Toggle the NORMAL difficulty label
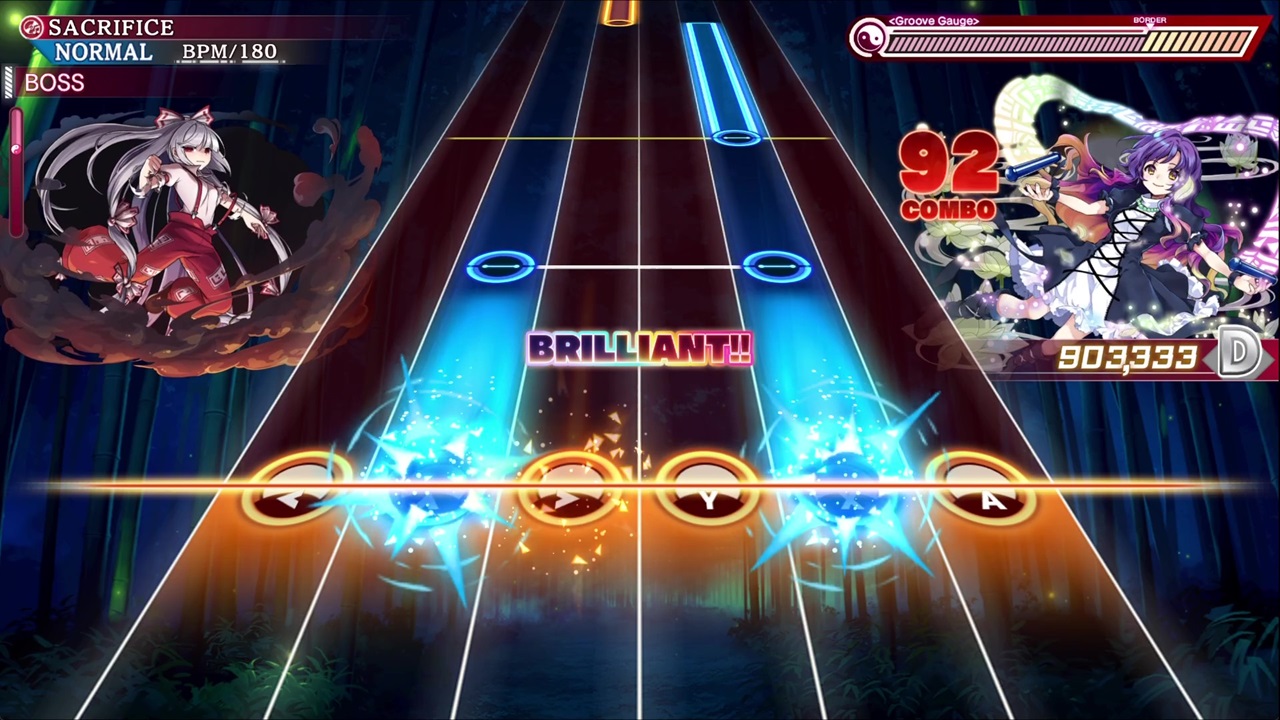1280x720 pixels. coord(103,51)
